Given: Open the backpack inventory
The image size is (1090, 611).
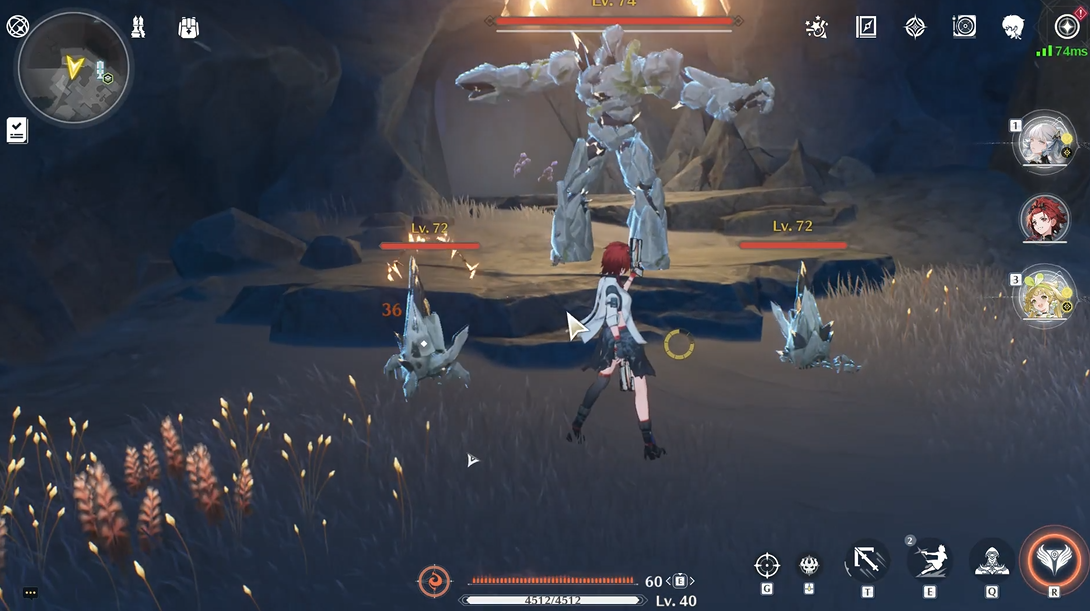Looking at the screenshot, I should click(188, 28).
